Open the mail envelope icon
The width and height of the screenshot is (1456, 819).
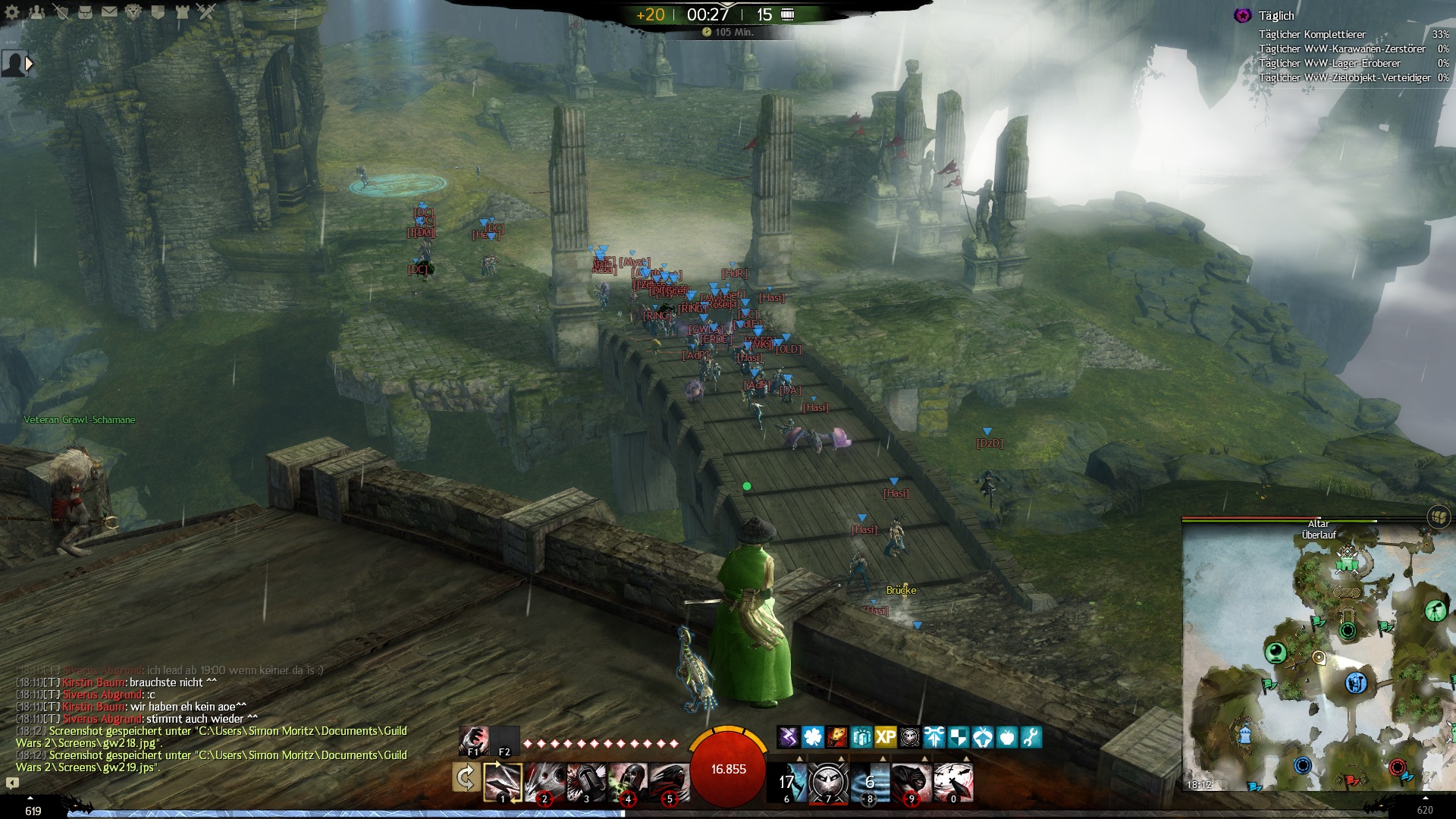tap(109, 12)
